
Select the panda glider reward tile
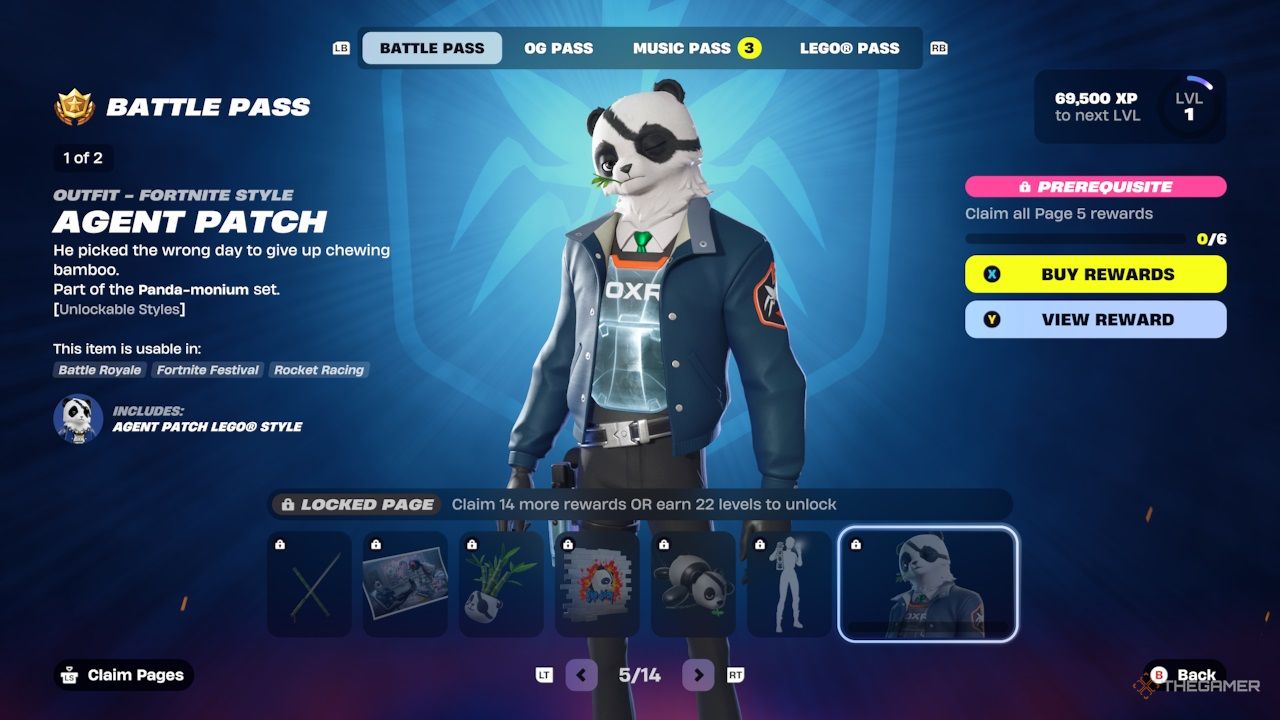pyautogui.click(x=693, y=585)
